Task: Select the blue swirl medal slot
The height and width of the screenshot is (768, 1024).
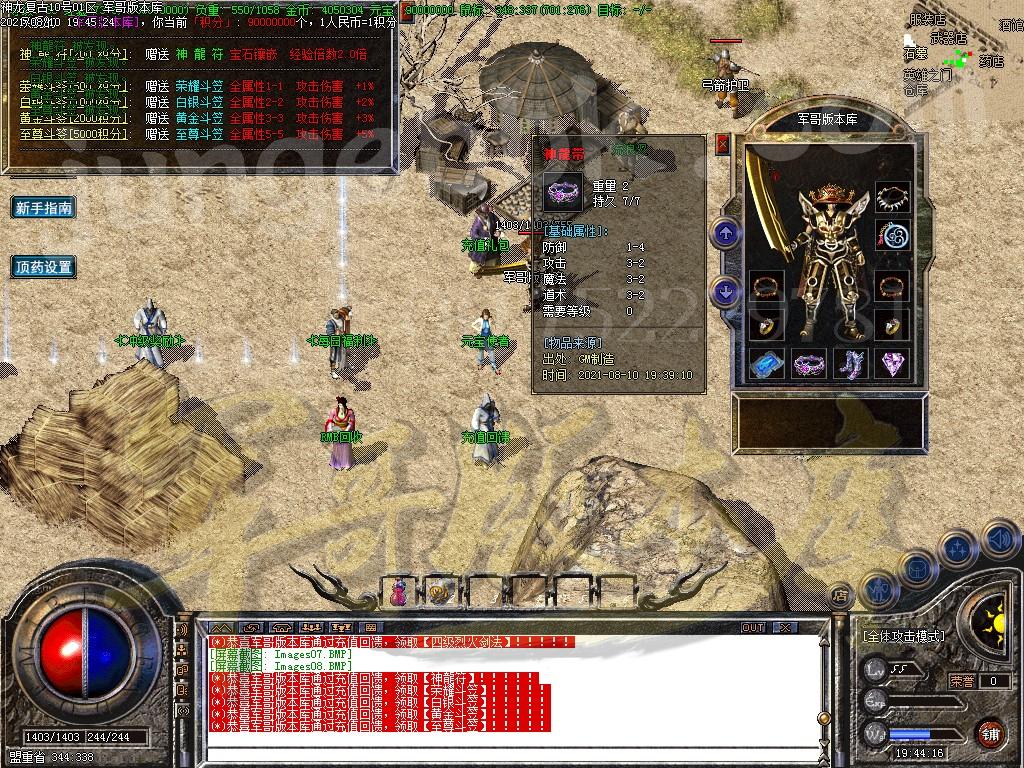Action: pos(892,237)
